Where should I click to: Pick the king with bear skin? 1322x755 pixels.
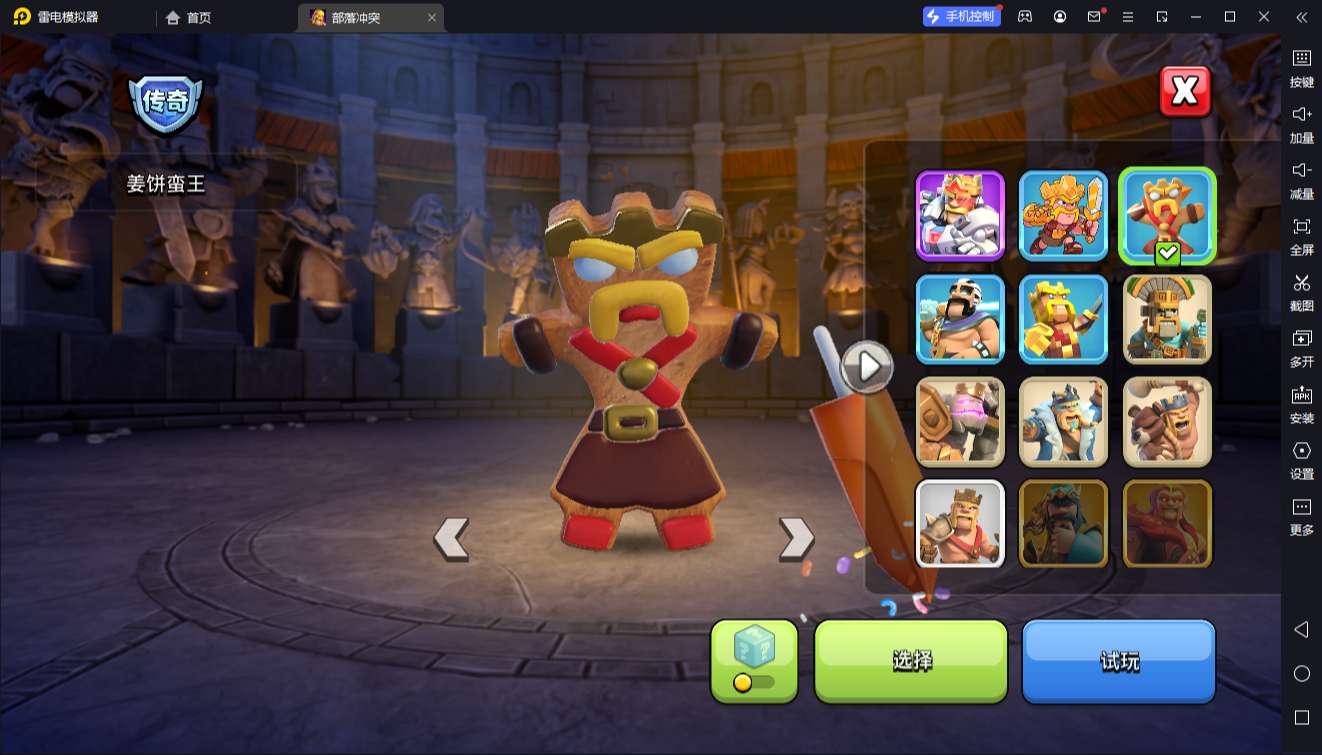(x=1167, y=422)
